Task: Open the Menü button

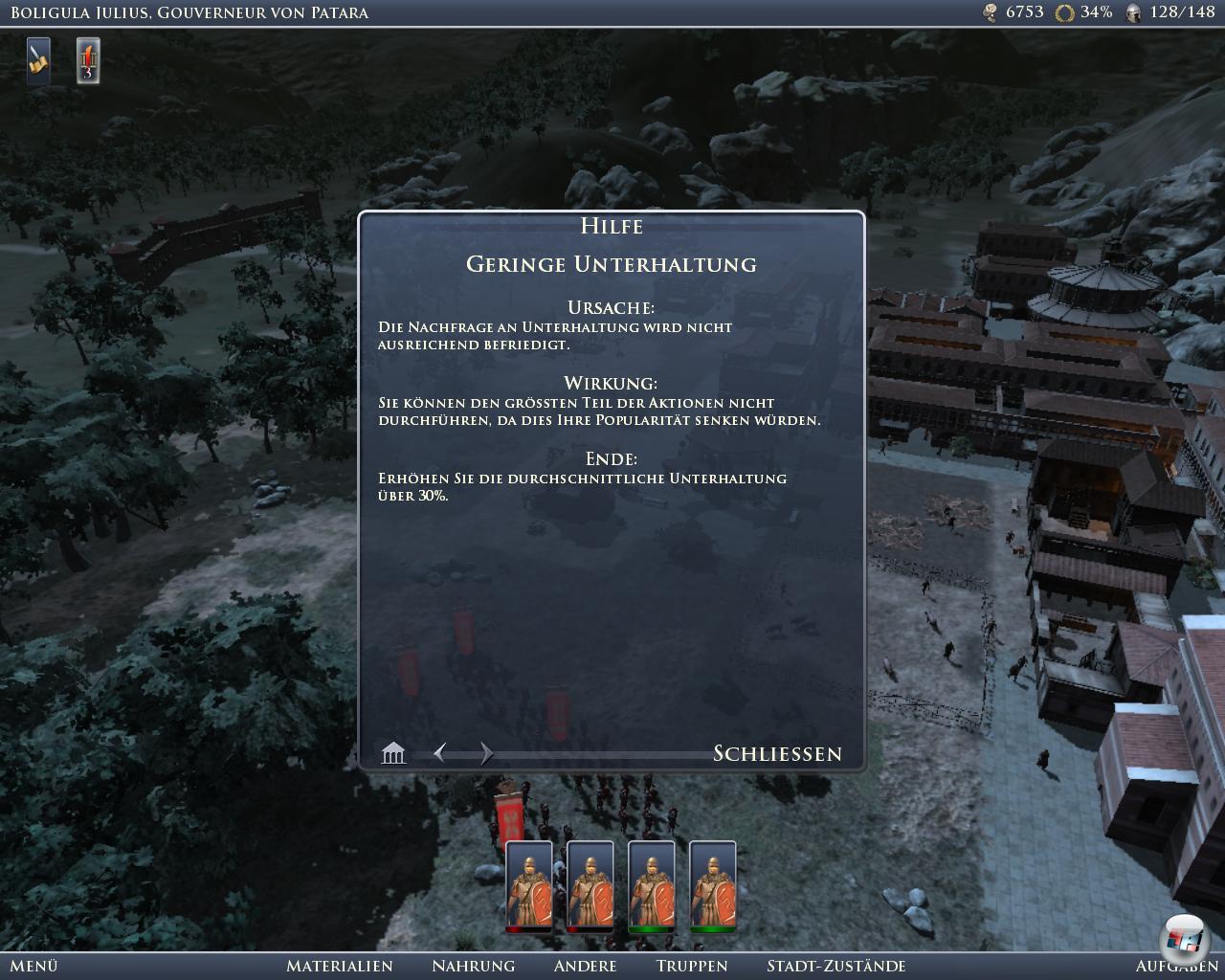Action: (33, 966)
